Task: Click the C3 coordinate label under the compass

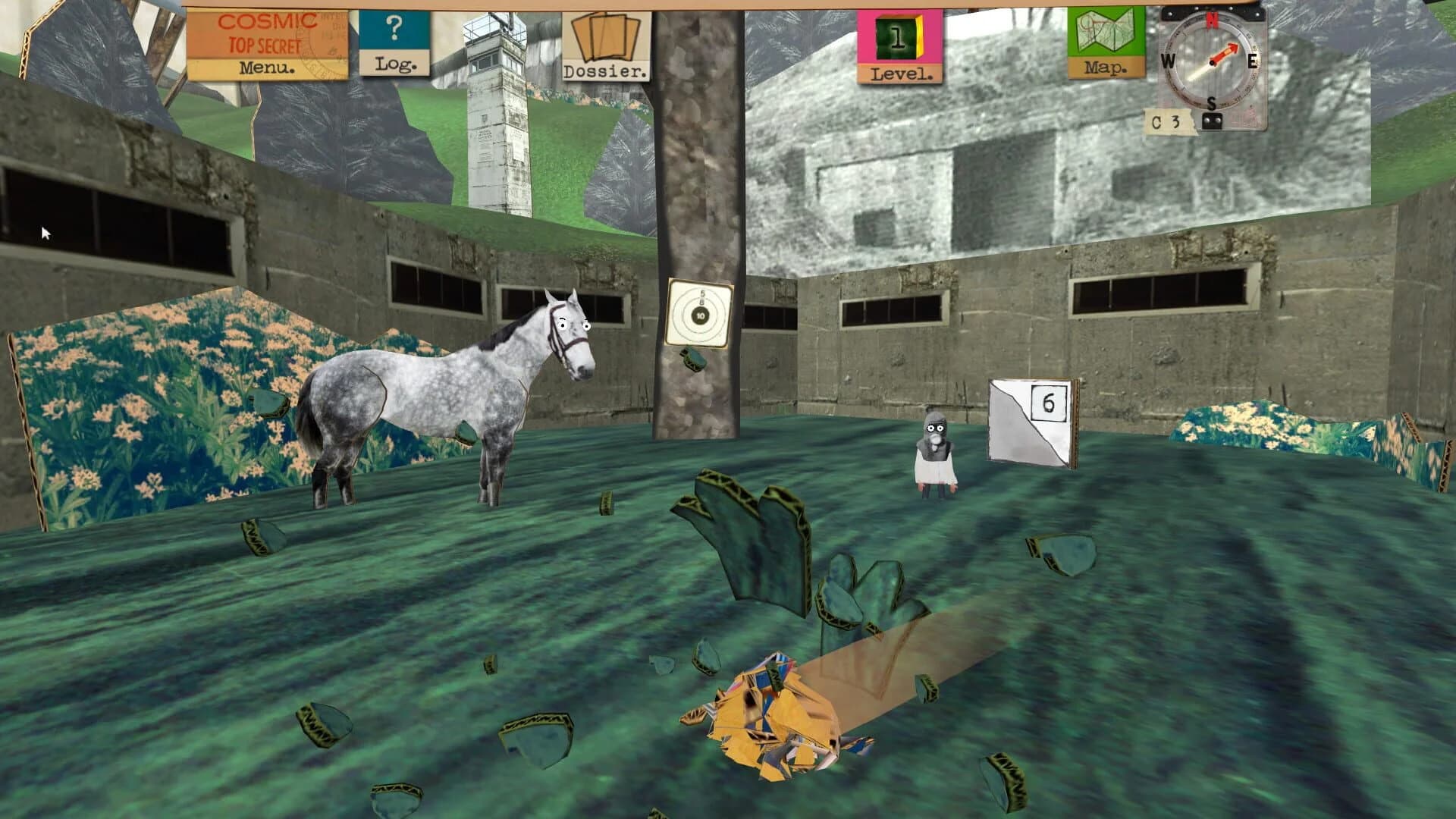Action: click(x=1166, y=121)
